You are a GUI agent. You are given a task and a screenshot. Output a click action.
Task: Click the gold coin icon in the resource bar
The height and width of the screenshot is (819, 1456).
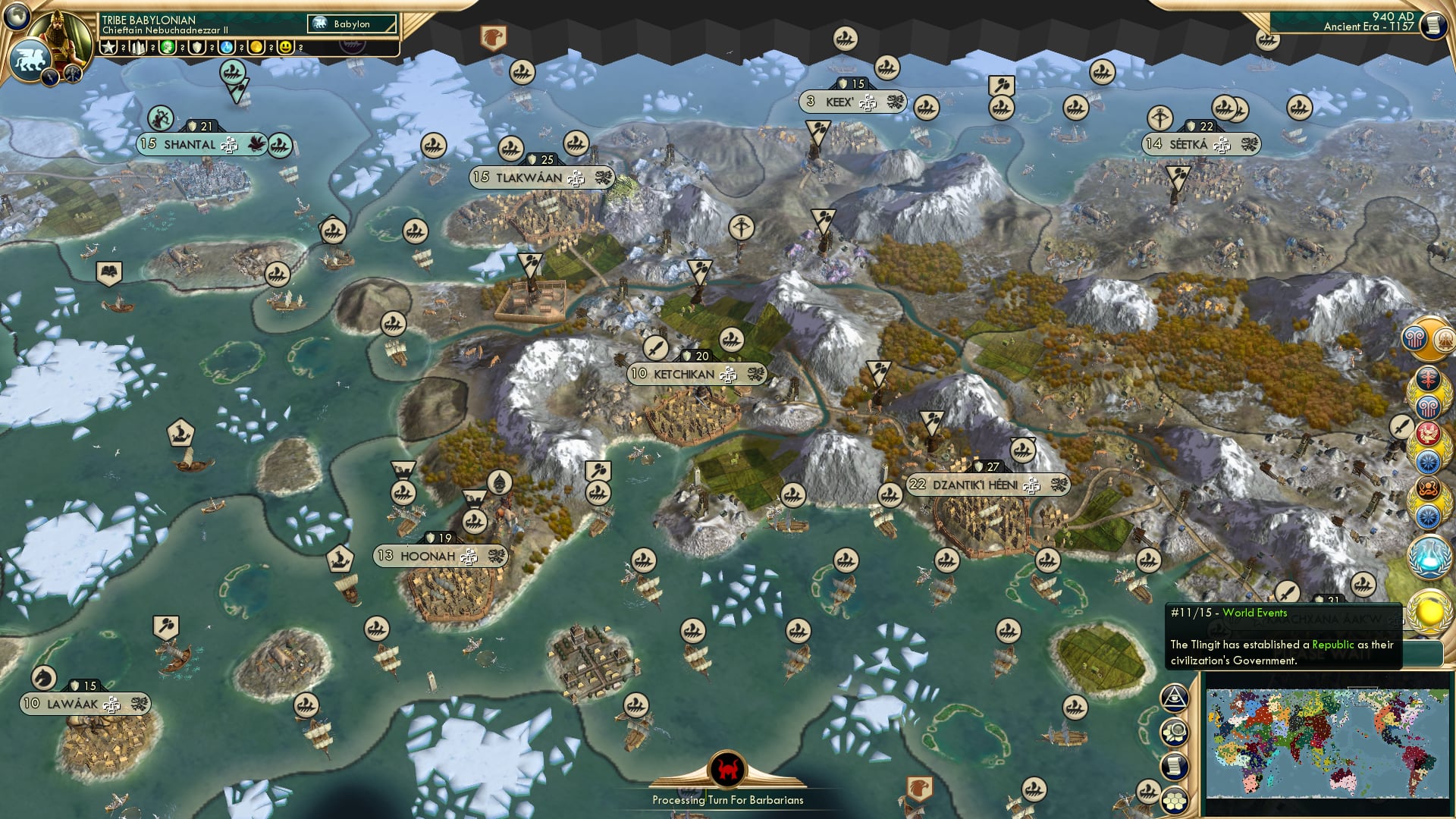point(256,47)
